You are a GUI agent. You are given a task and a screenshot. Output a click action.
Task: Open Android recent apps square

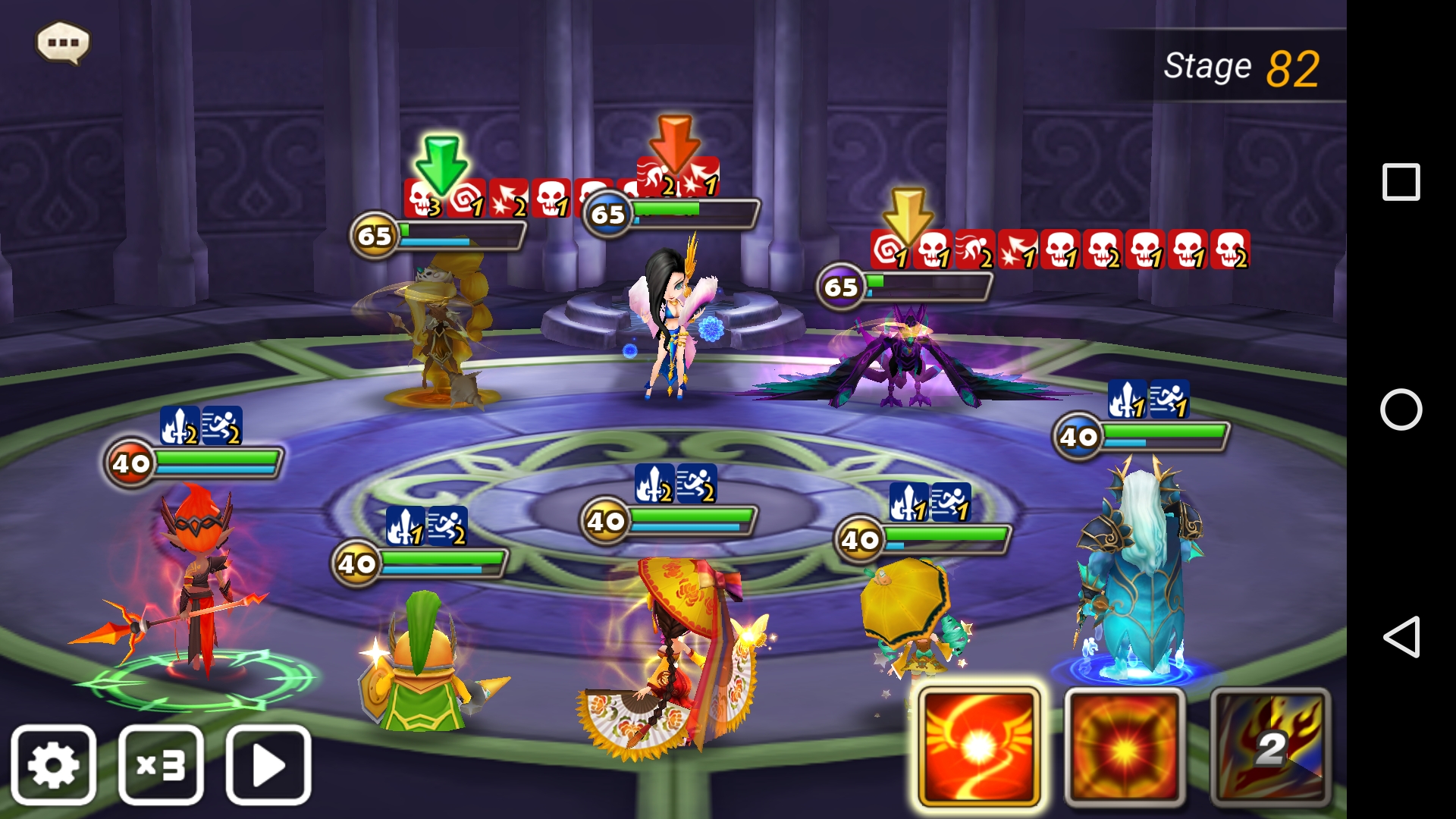click(x=1401, y=182)
